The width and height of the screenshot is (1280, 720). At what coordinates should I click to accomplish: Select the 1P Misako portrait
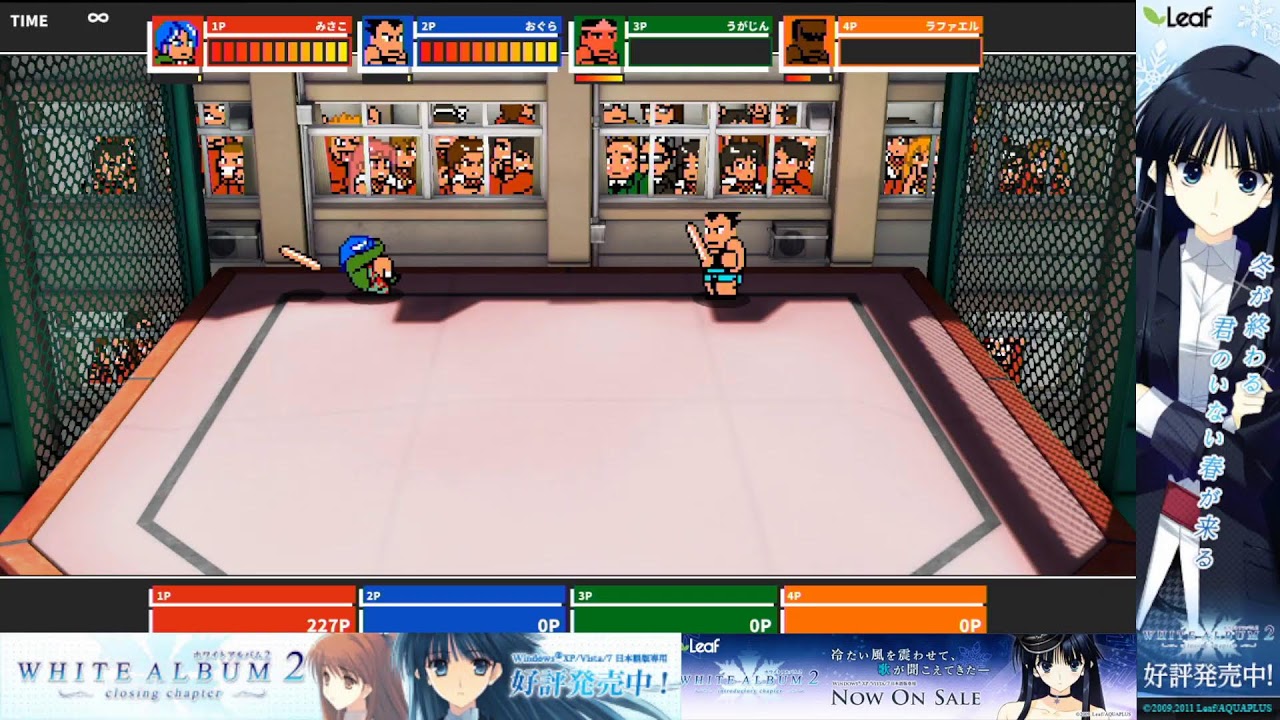(177, 43)
